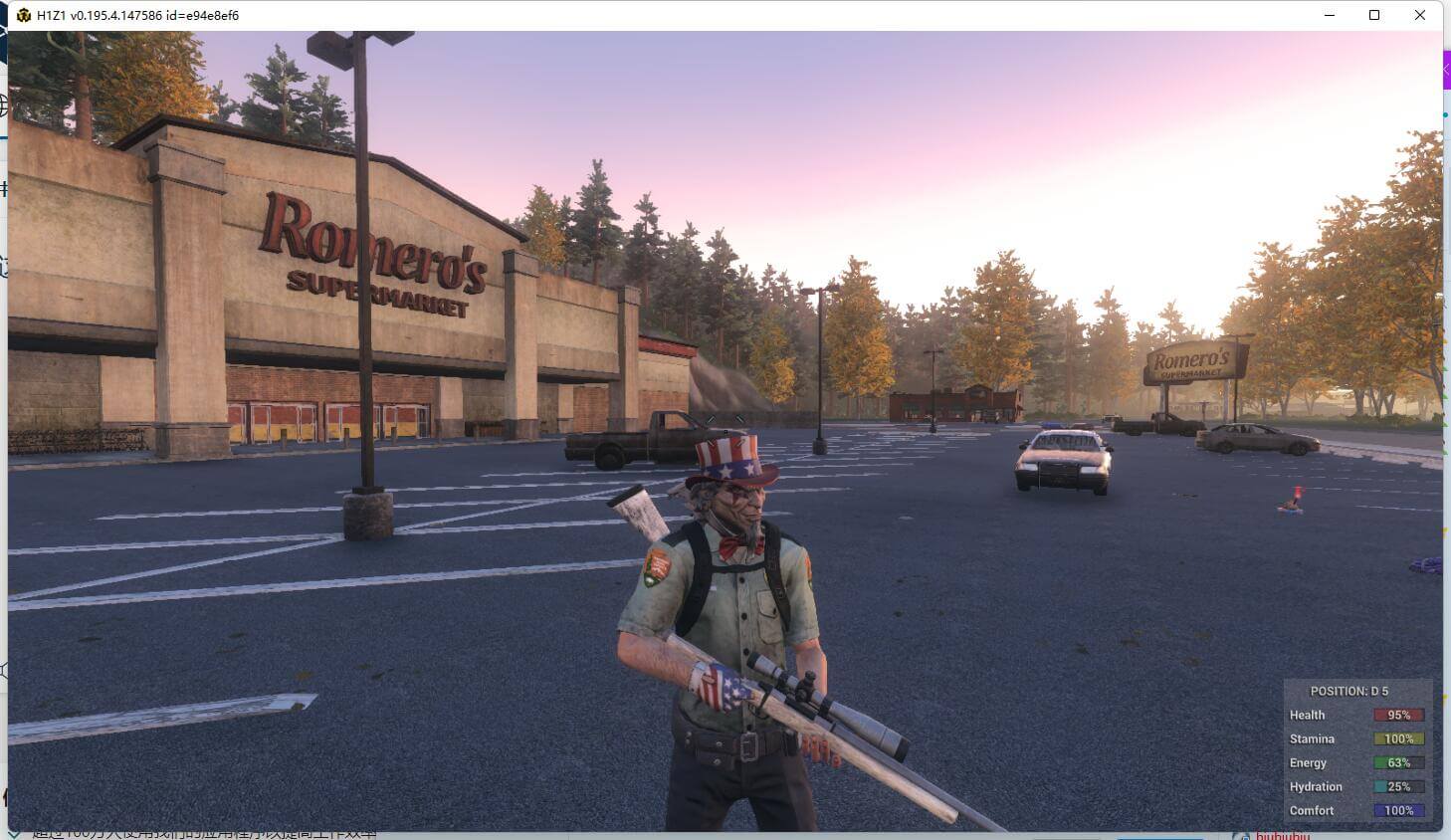This screenshot has width=1451, height=840.
Task: Maximize the H1Z1 window
Action: tap(1374, 15)
